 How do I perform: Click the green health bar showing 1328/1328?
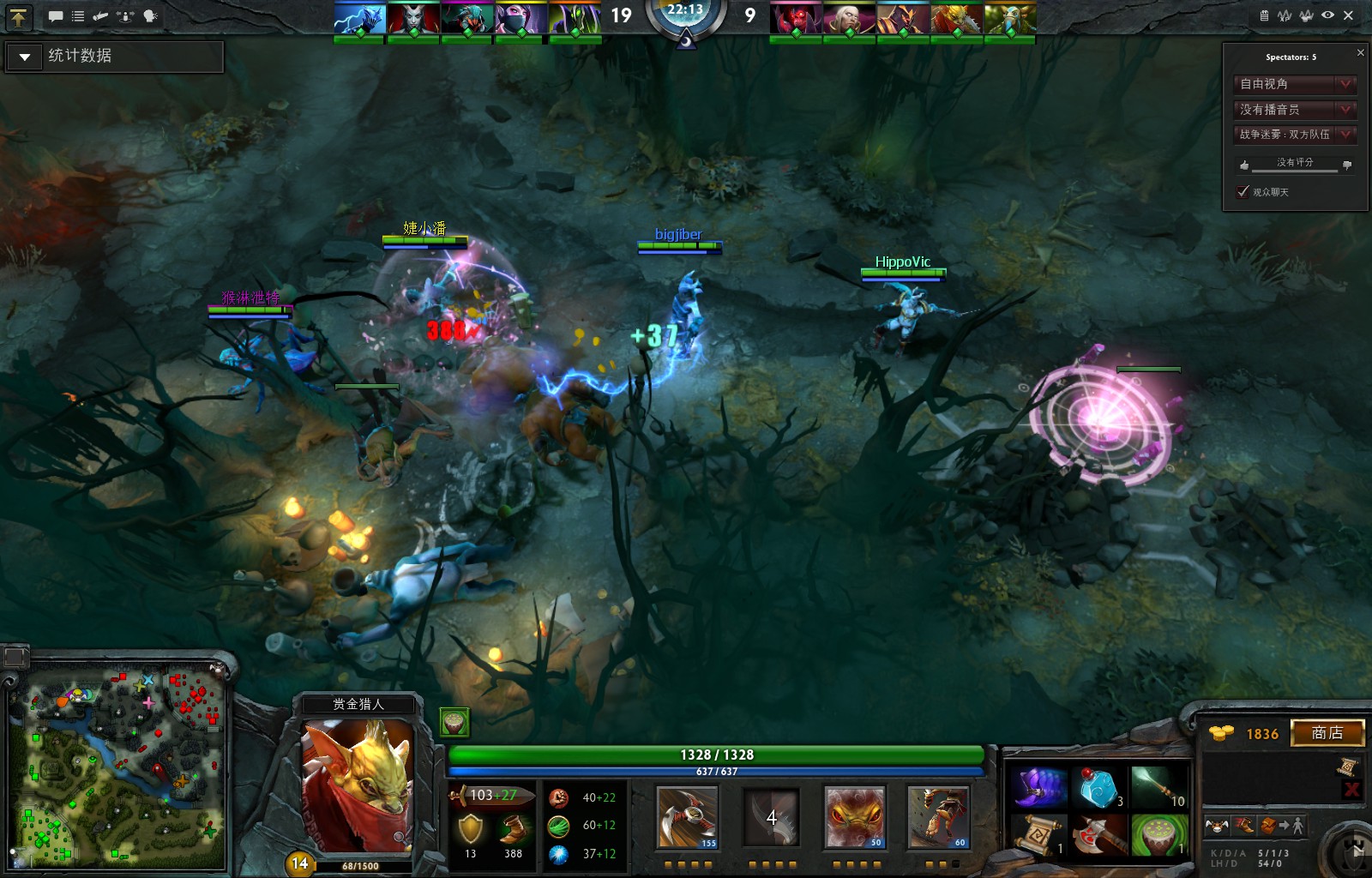point(714,755)
